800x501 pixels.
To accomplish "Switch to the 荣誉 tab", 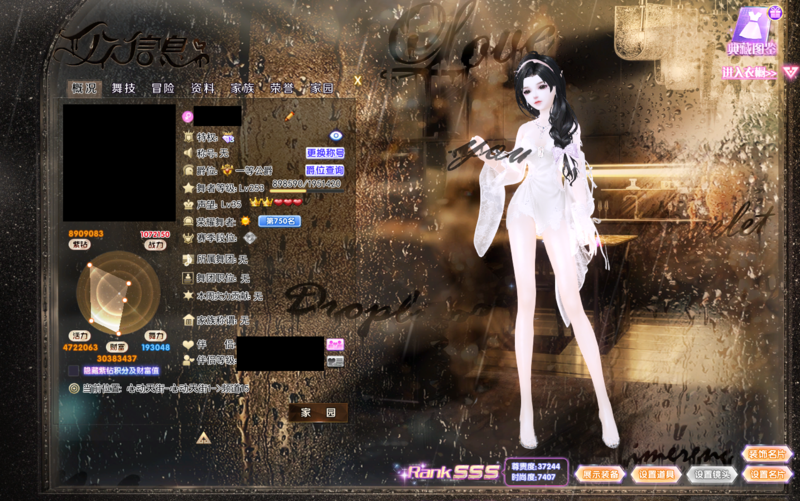I will click(282, 88).
